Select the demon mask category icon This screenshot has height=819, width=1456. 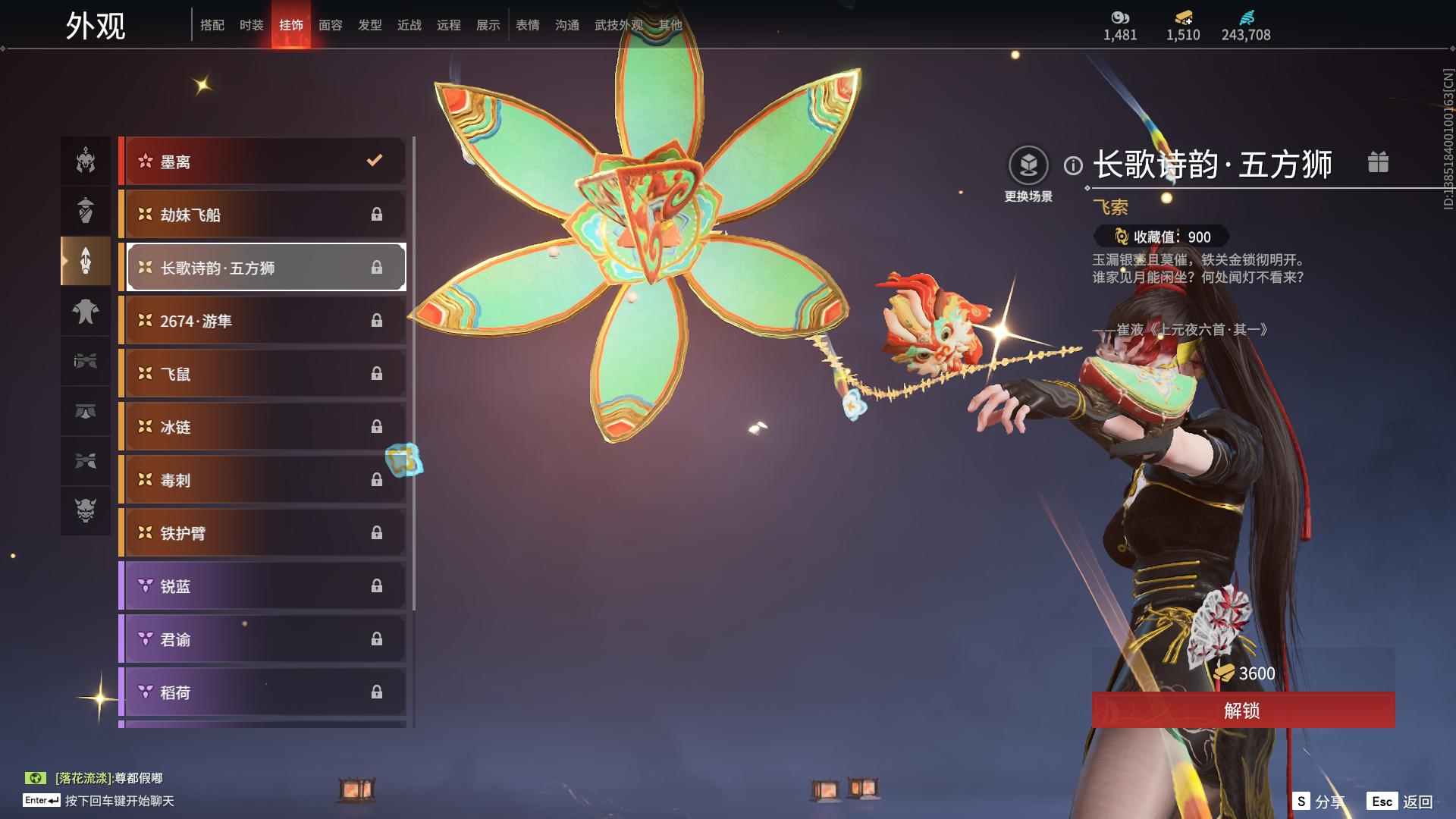(x=86, y=510)
